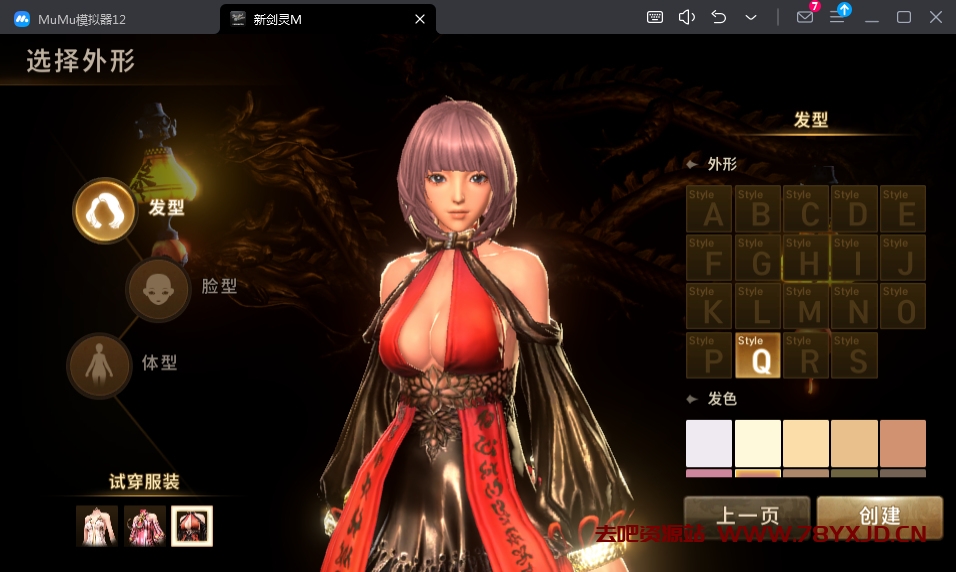Select the 体型 body type category
The width and height of the screenshot is (956, 572).
(x=99, y=365)
